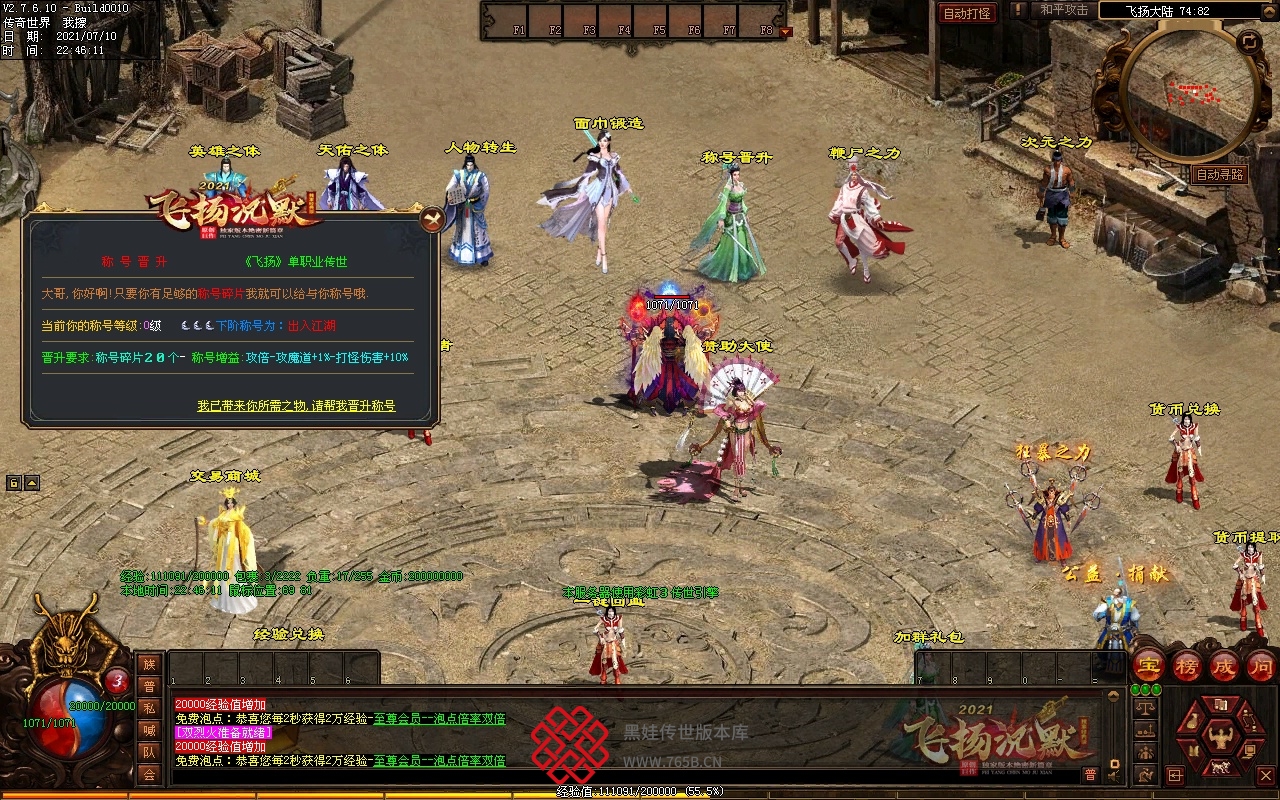Toggle the 自动打怪 auto-fight button
Viewport: 1280px width, 800px height.
967,13
